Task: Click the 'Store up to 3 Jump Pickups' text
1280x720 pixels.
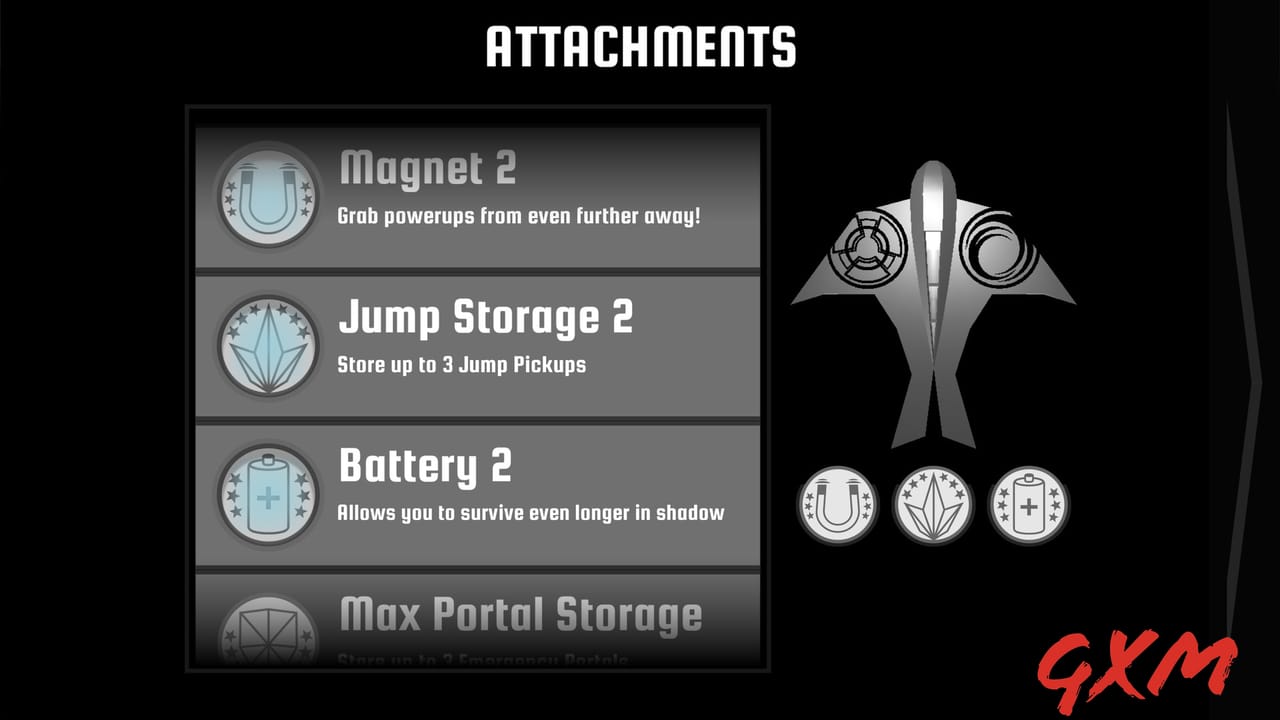Action: (463, 364)
